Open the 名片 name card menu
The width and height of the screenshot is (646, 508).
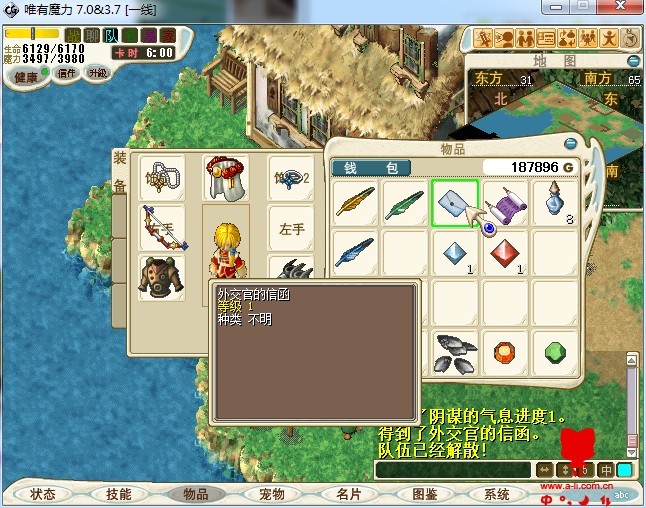pyautogui.click(x=348, y=494)
